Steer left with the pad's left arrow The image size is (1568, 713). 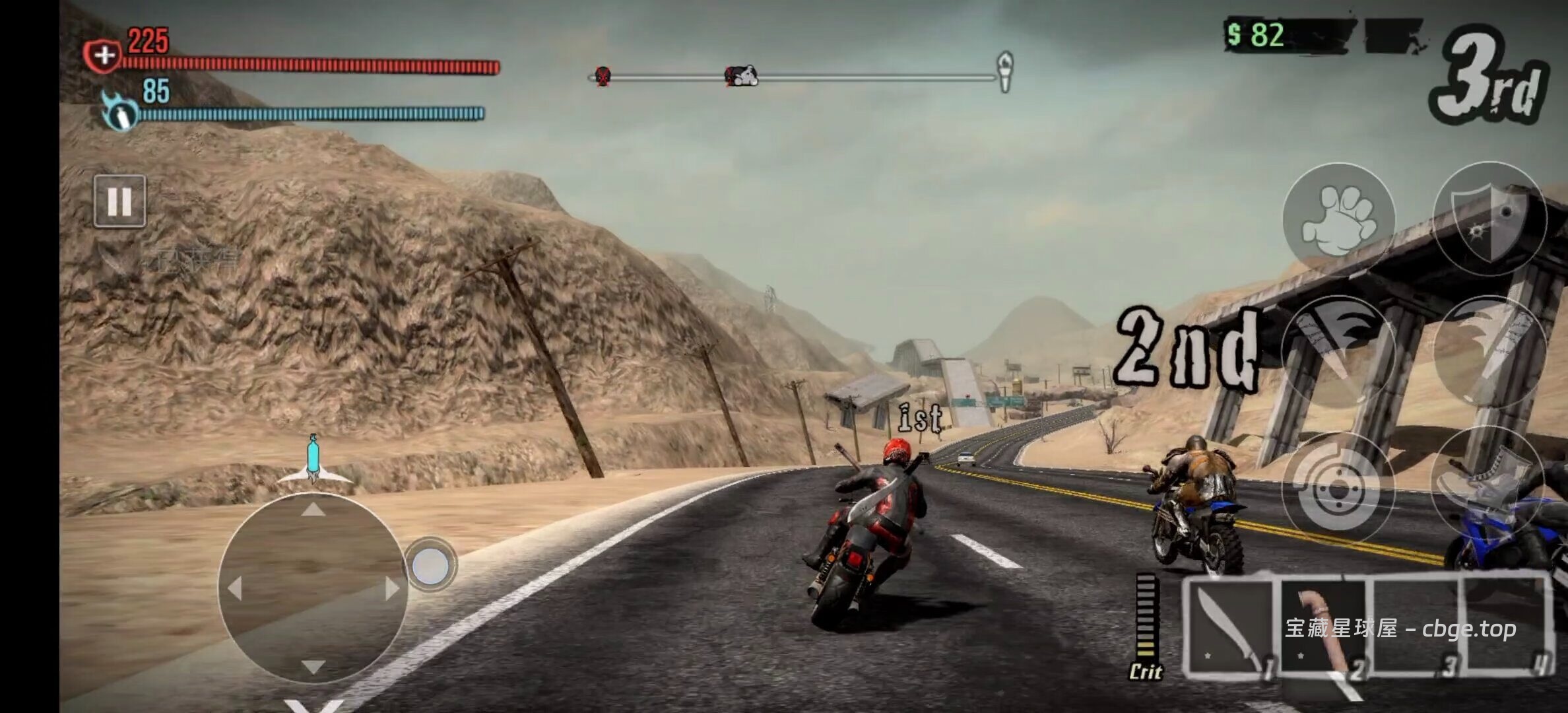tap(234, 588)
